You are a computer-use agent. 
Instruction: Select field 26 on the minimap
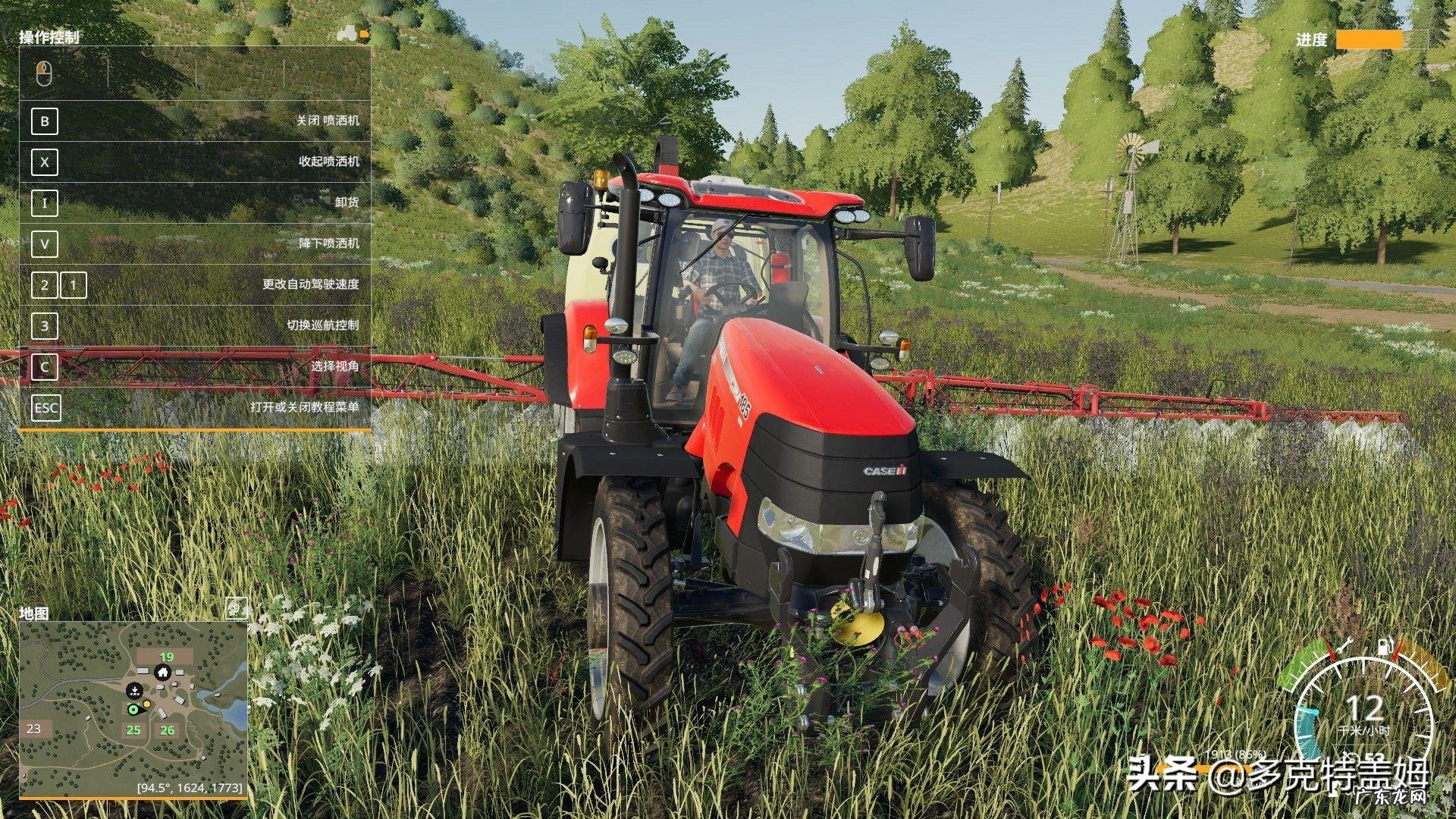pyautogui.click(x=167, y=730)
